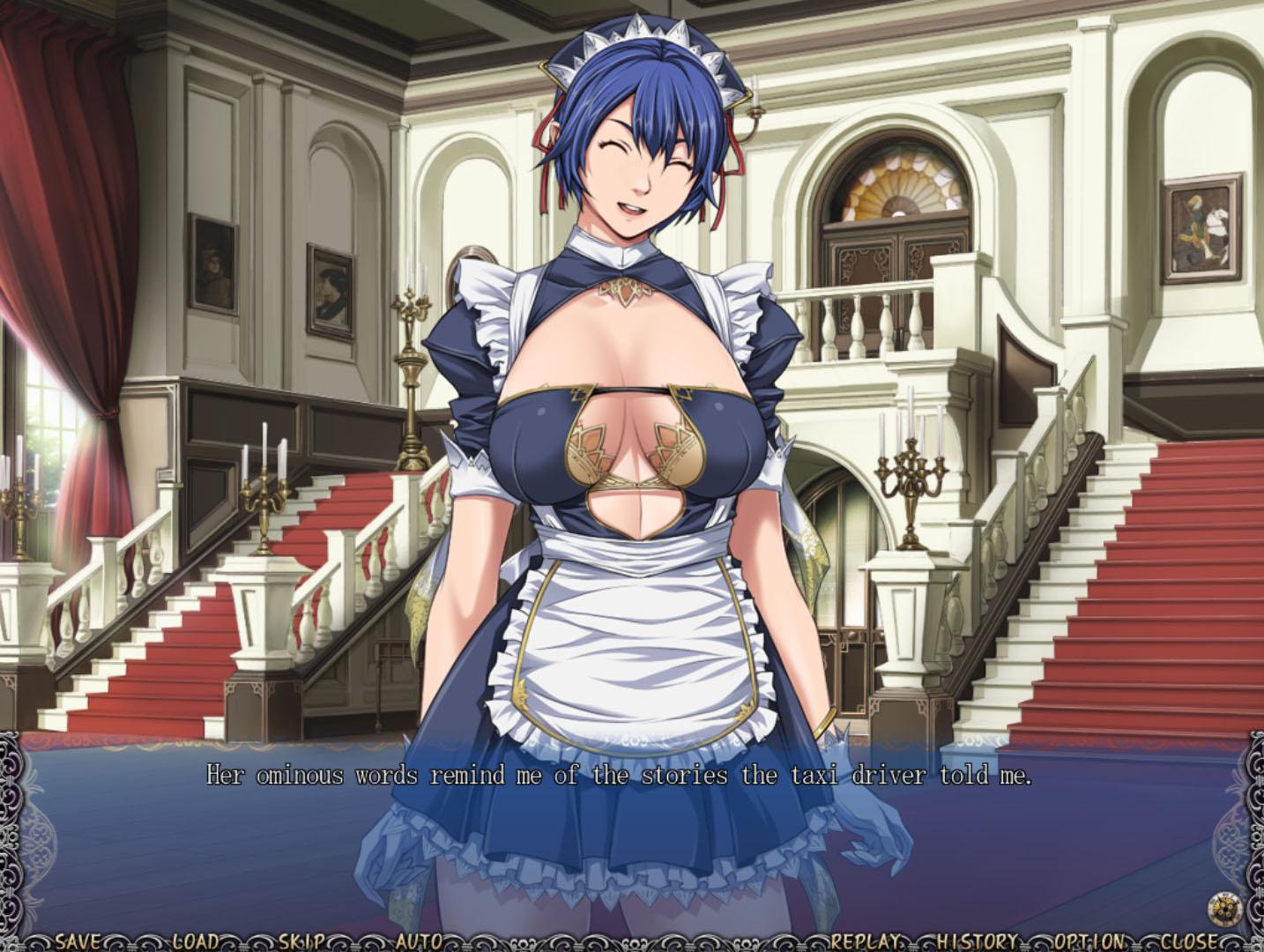
Task: Hide the text window with CLOSE
Action: coord(1189,941)
